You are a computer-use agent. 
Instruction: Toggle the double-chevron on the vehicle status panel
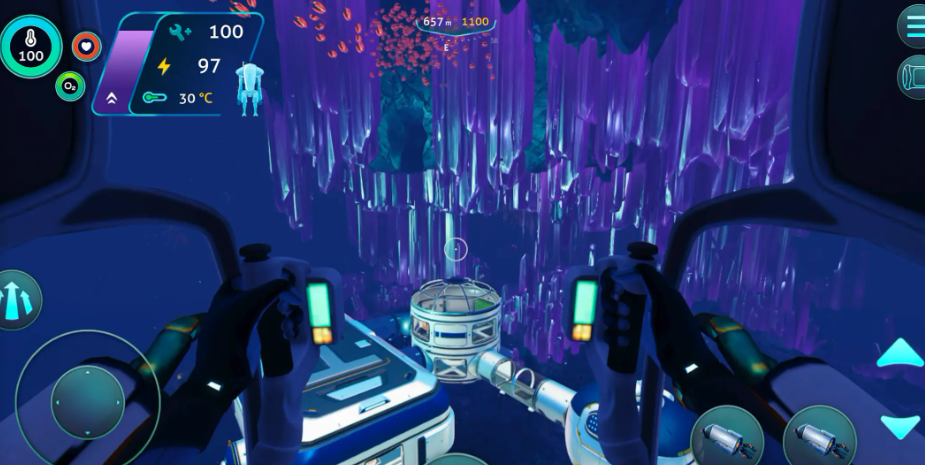click(x=110, y=98)
